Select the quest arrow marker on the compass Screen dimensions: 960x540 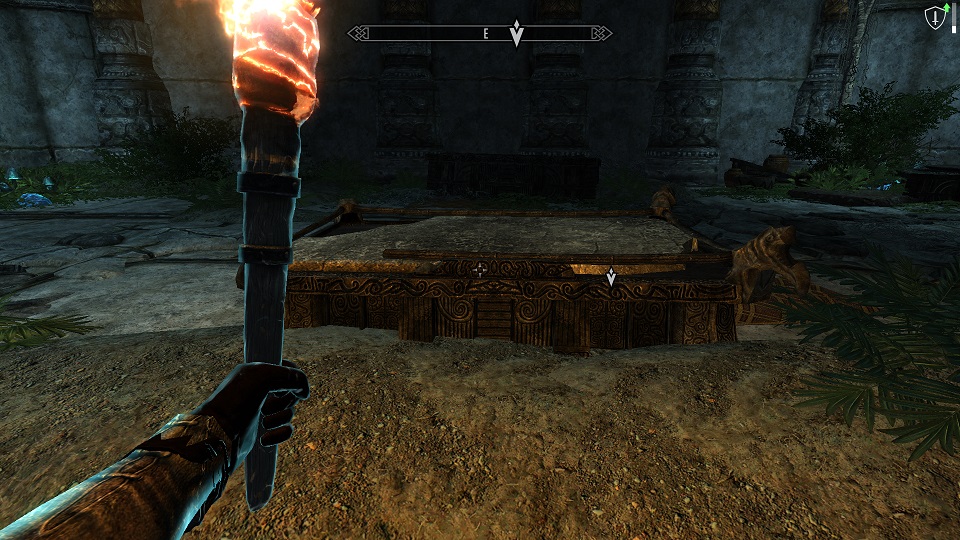tap(516, 32)
